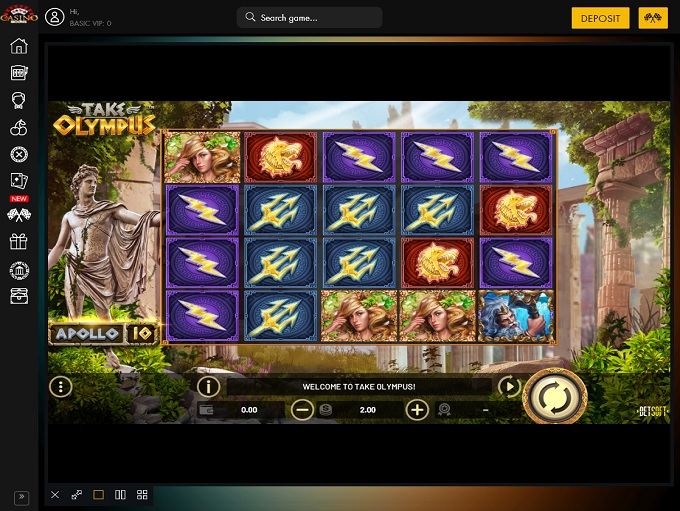680x511 pixels.
Task: Open the three-dot game menu
Action: click(x=61, y=387)
